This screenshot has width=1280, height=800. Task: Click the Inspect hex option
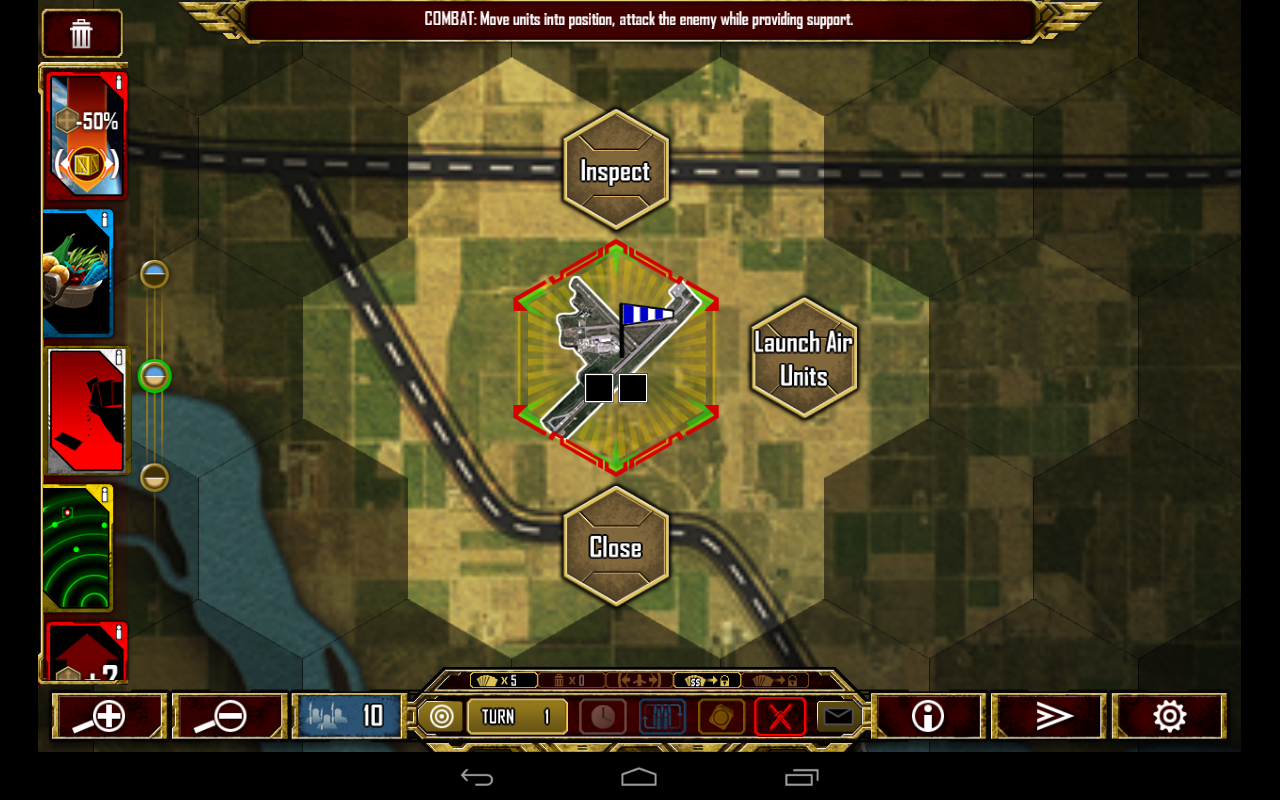615,170
